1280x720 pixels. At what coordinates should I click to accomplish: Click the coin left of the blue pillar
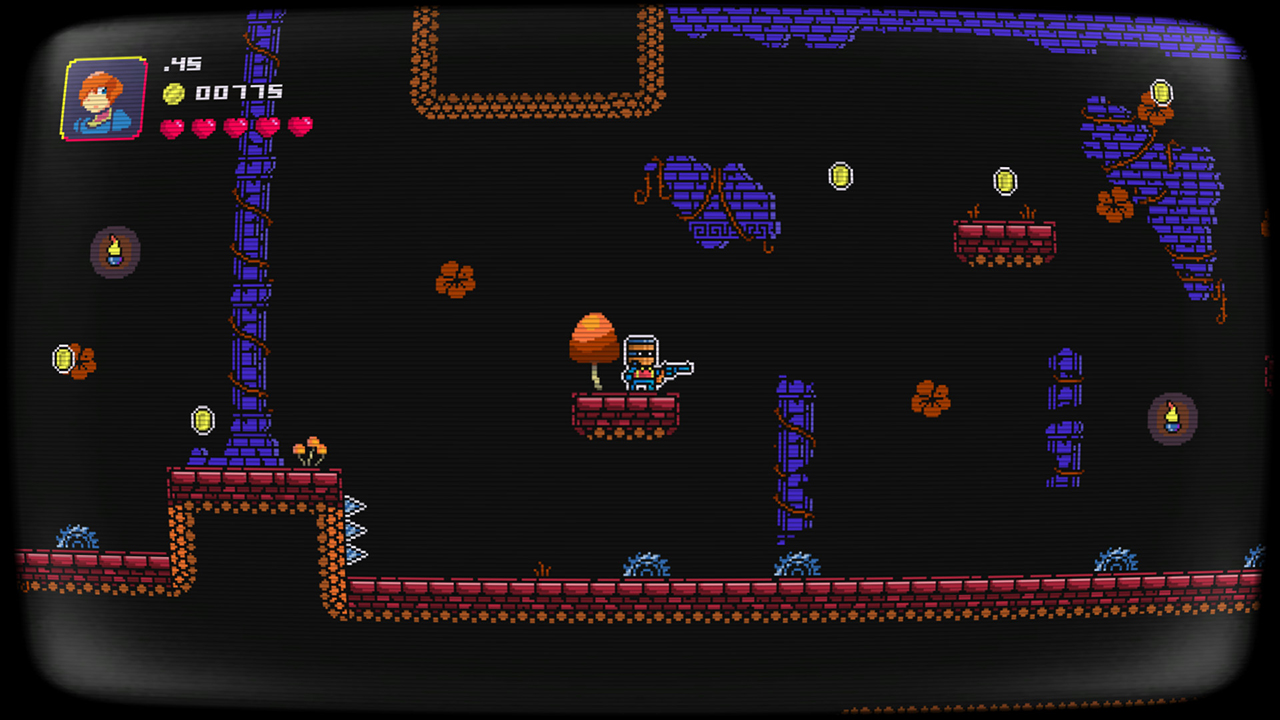(204, 418)
